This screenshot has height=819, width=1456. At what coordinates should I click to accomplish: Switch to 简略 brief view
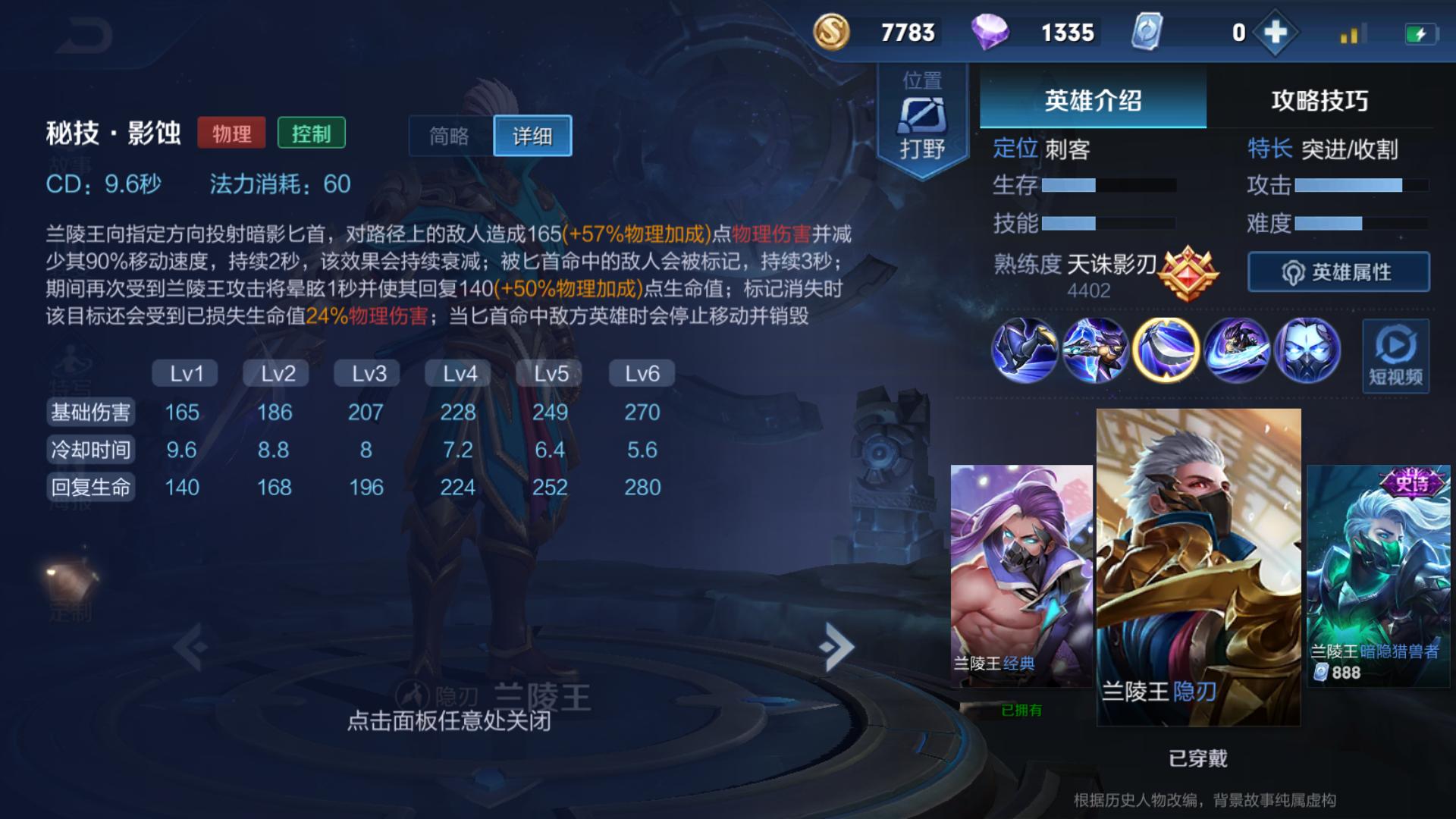[x=447, y=135]
